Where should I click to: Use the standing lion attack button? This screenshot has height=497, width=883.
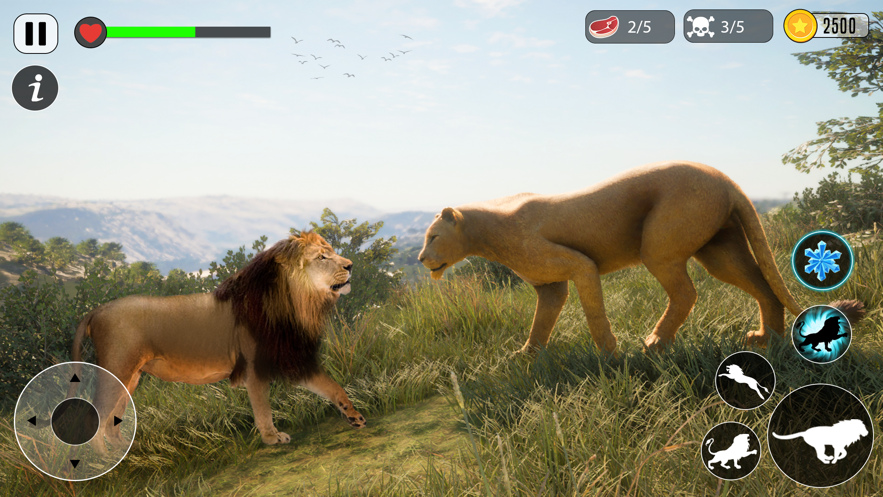(731, 450)
